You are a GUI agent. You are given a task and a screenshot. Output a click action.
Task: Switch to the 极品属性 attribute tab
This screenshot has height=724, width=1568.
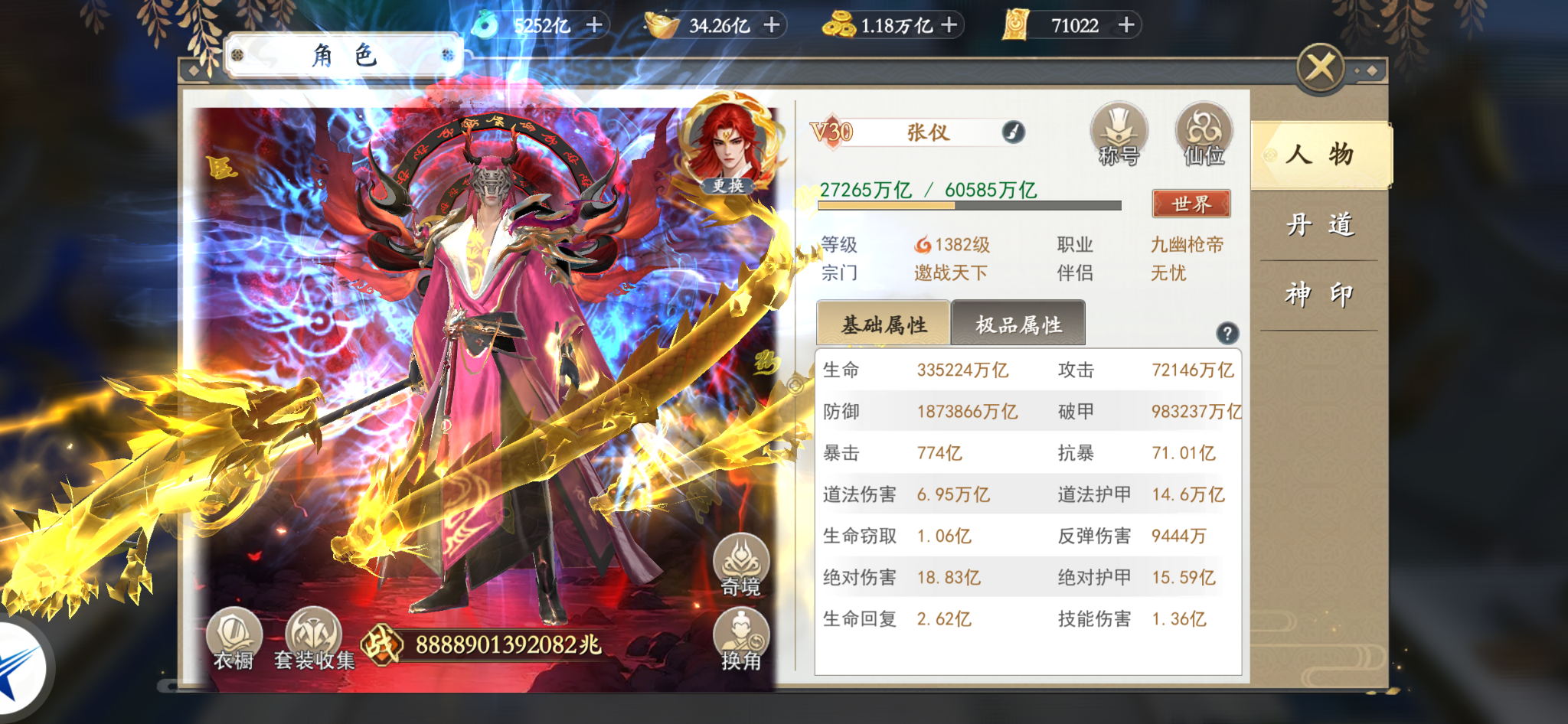point(1018,323)
